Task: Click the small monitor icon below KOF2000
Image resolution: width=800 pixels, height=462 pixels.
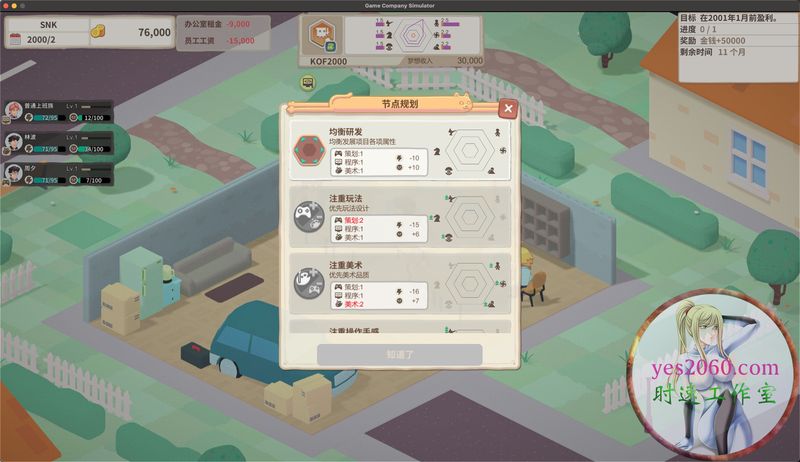Action: point(308,81)
